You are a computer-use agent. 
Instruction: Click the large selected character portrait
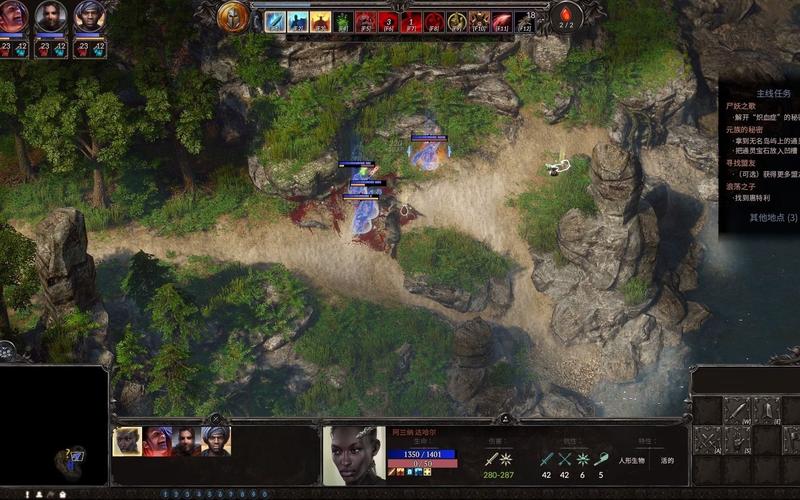pos(354,456)
